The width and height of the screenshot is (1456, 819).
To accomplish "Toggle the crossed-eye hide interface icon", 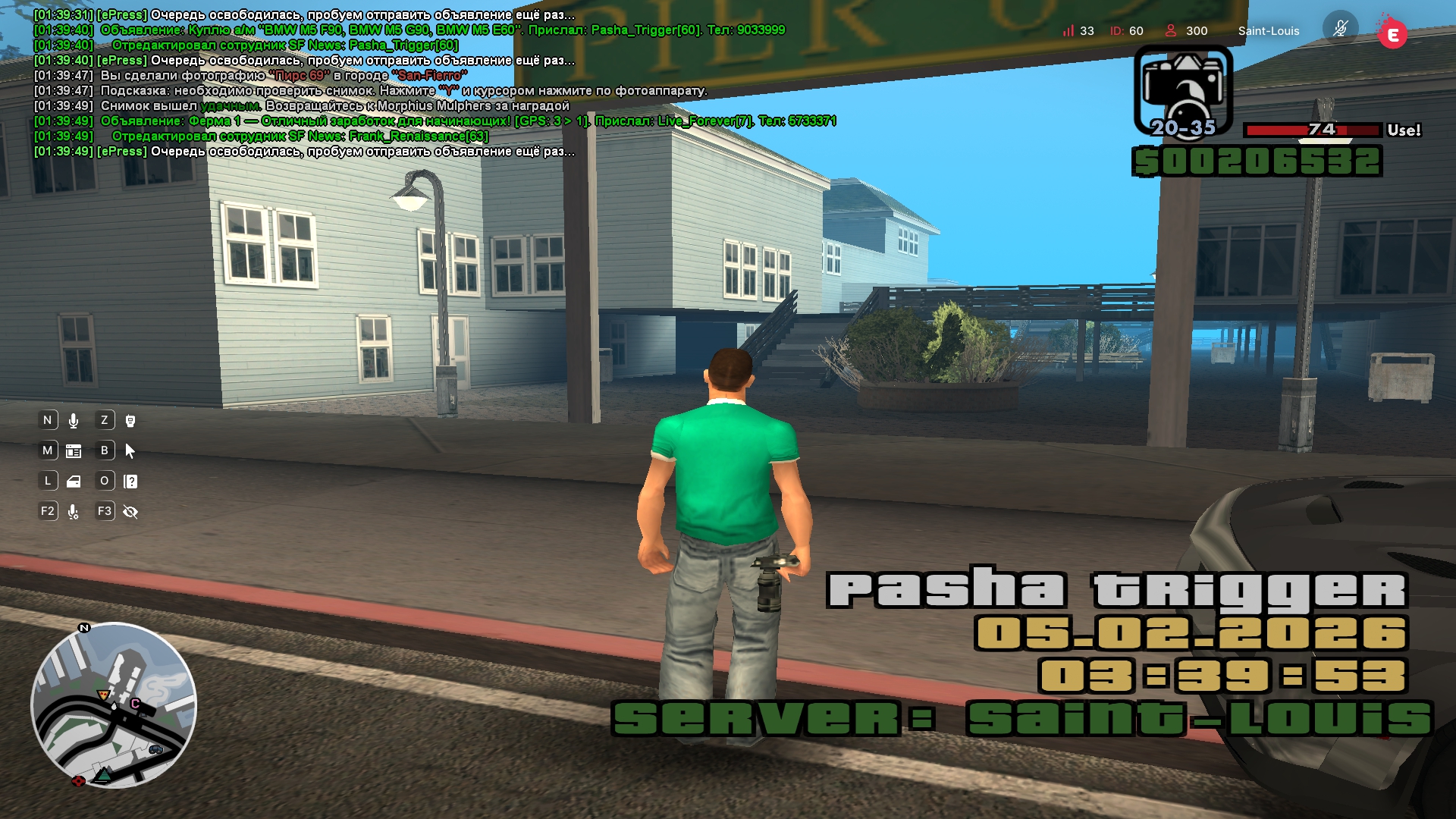I will point(130,512).
